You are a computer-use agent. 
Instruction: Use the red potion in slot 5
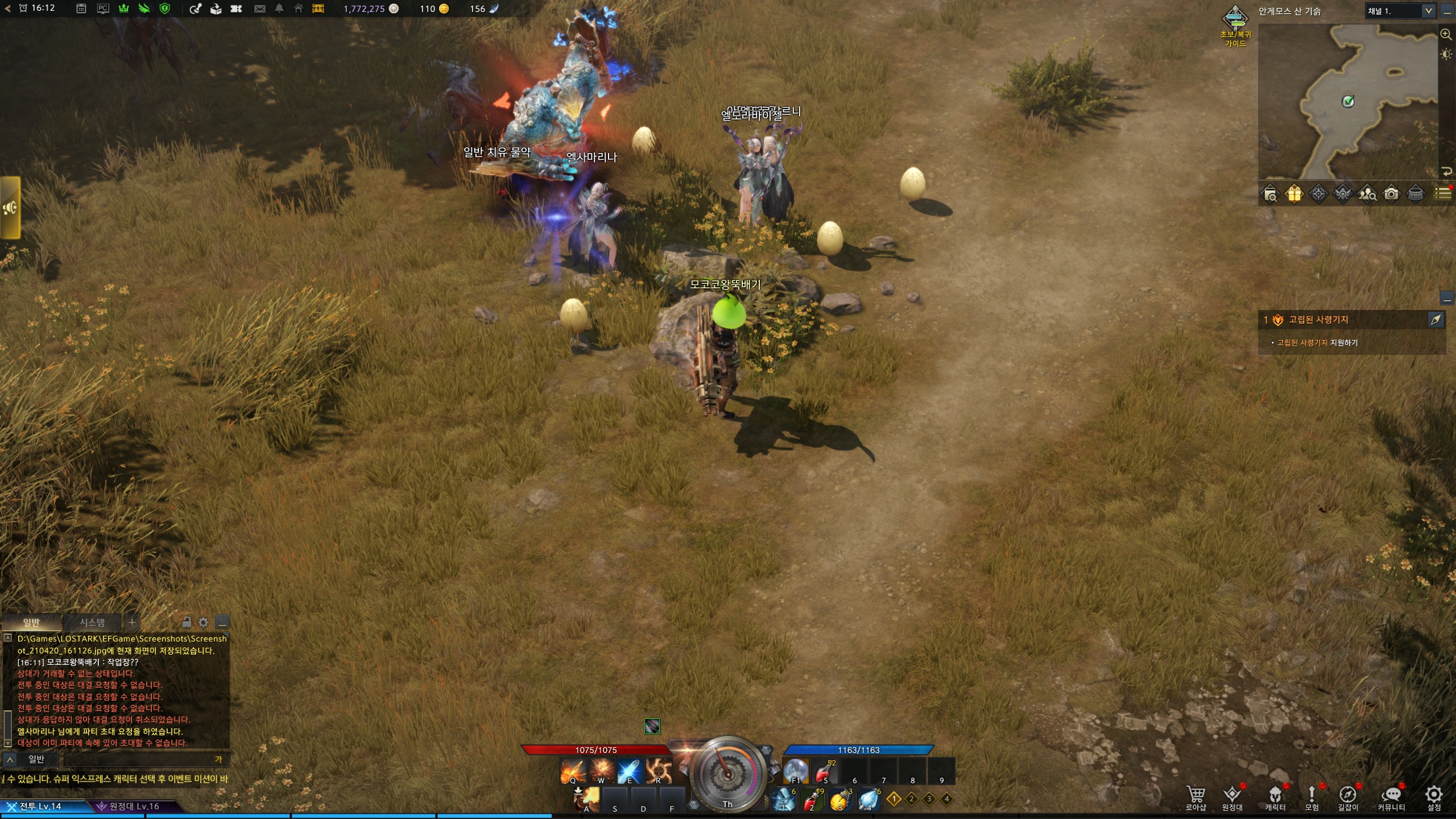[x=825, y=771]
